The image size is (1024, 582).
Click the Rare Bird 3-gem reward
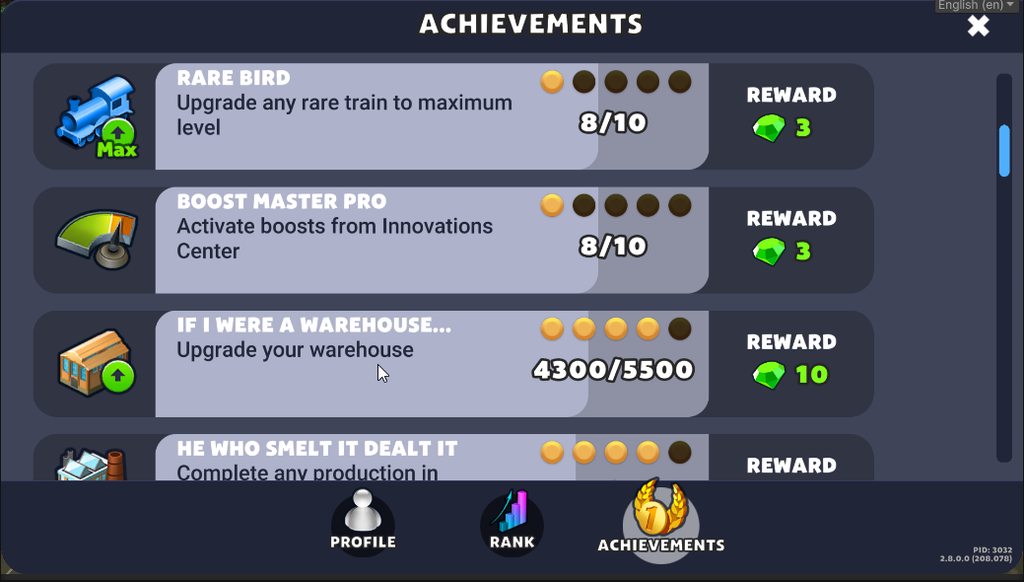(781, 129)
